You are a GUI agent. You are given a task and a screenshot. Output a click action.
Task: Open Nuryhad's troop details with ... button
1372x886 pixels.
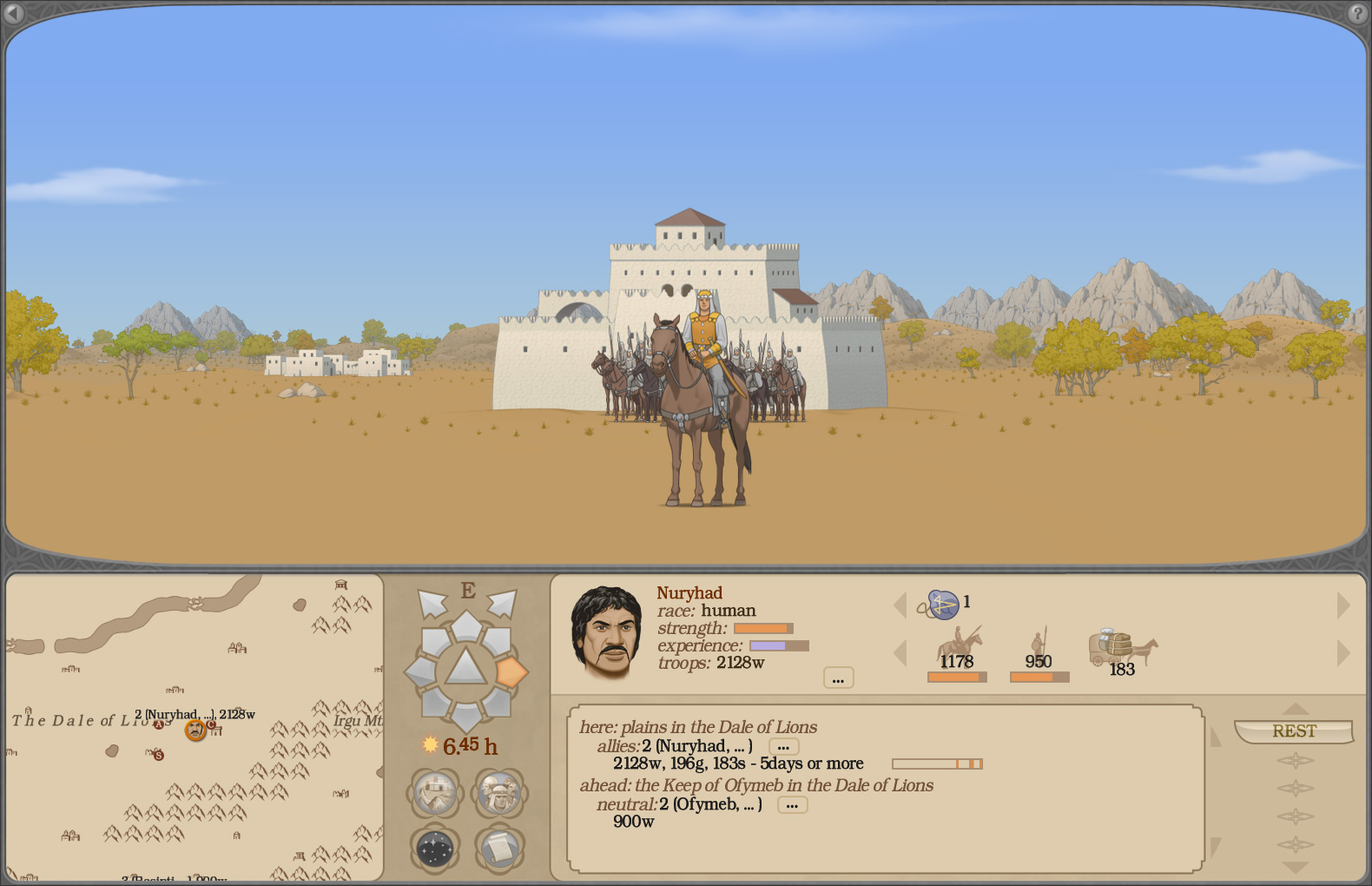(838, 678)
